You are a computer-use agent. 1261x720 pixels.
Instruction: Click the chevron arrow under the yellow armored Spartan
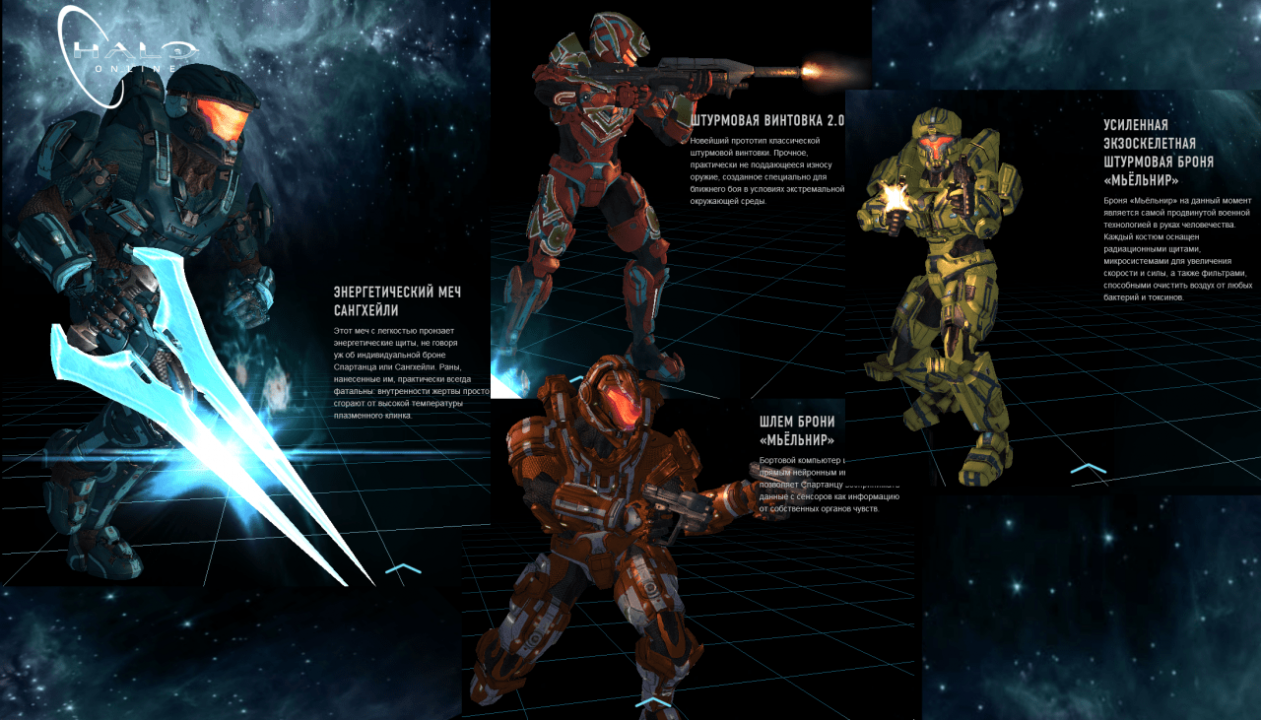[x=1088, y=468]
